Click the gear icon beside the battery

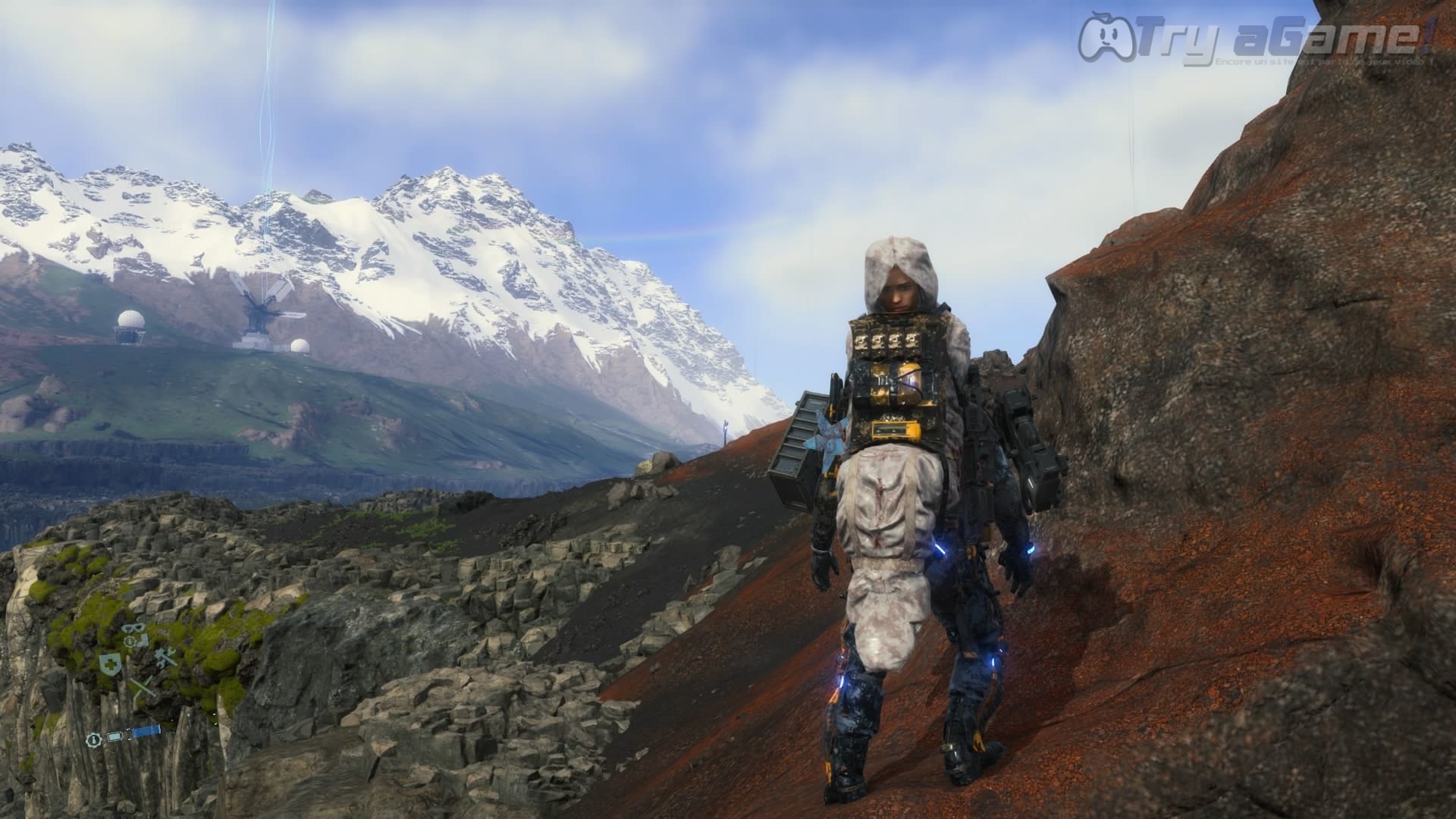coord(94,738)
